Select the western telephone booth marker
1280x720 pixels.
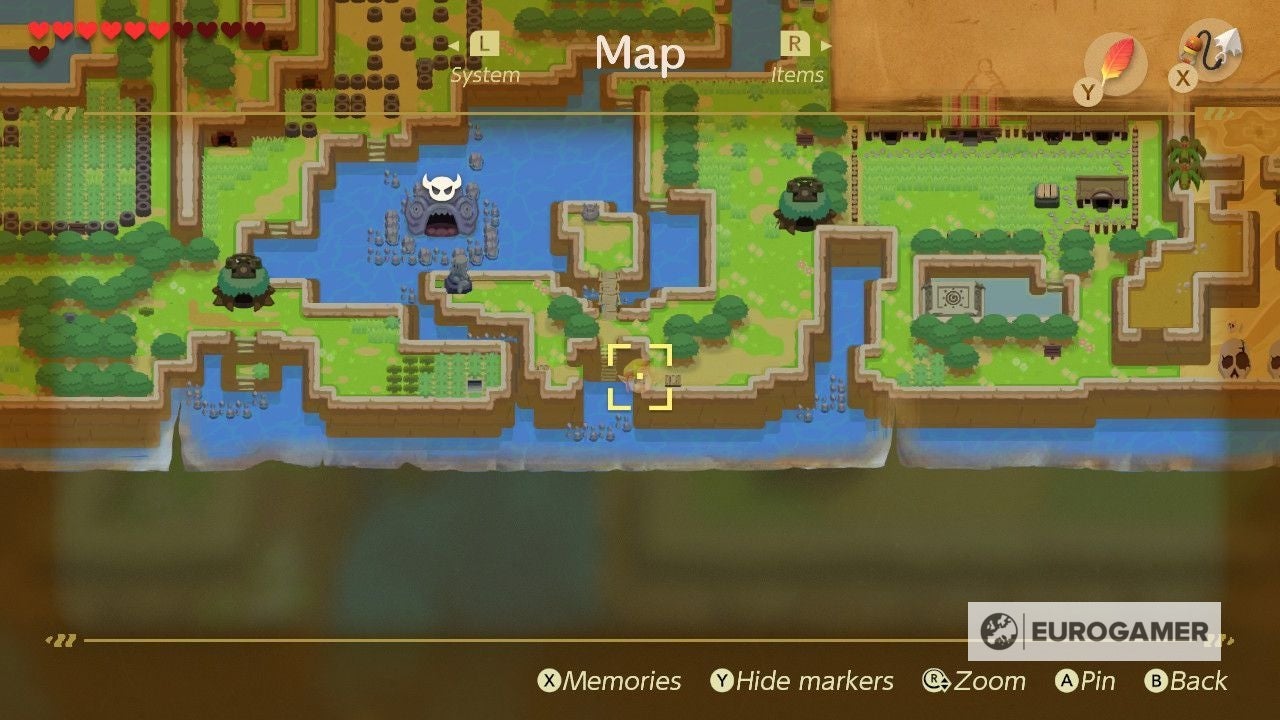point(243,279)
